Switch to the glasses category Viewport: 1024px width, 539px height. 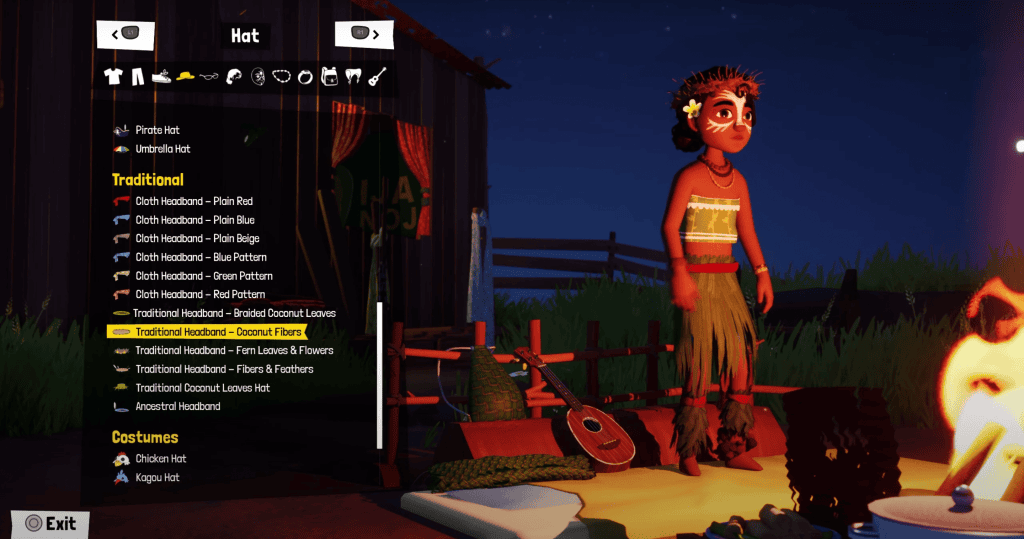click(x=209, y=76)
